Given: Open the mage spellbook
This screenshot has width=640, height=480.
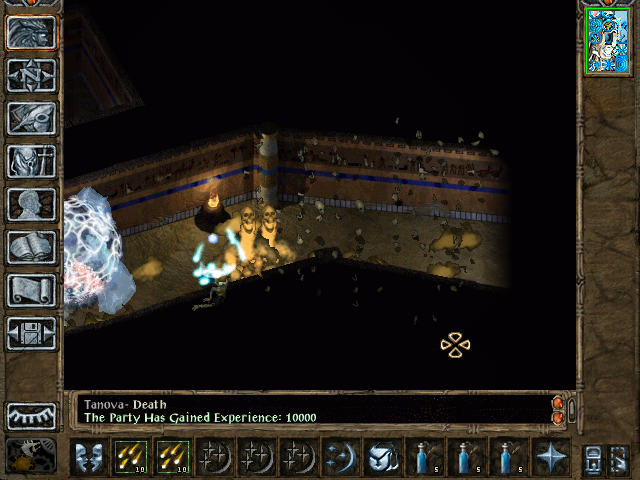Looking at the screenshot, I should click(31, 247).
